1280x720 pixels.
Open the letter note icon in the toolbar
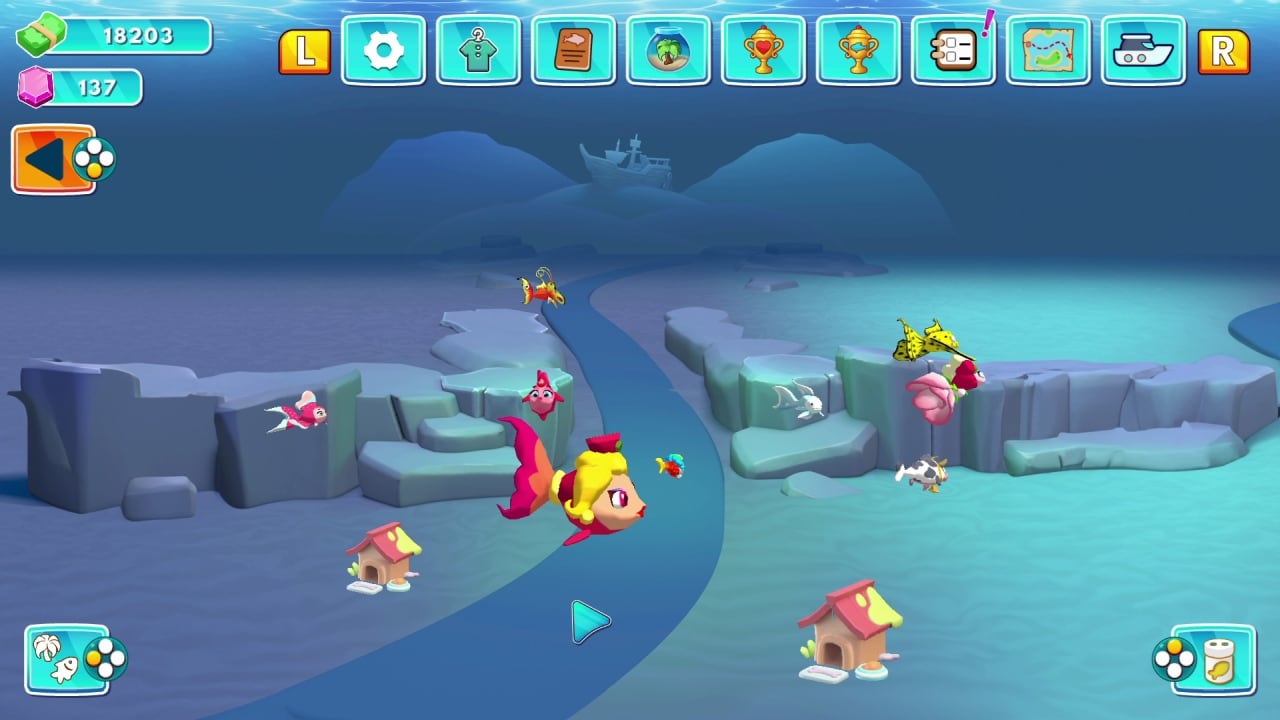tap(573, 51)
